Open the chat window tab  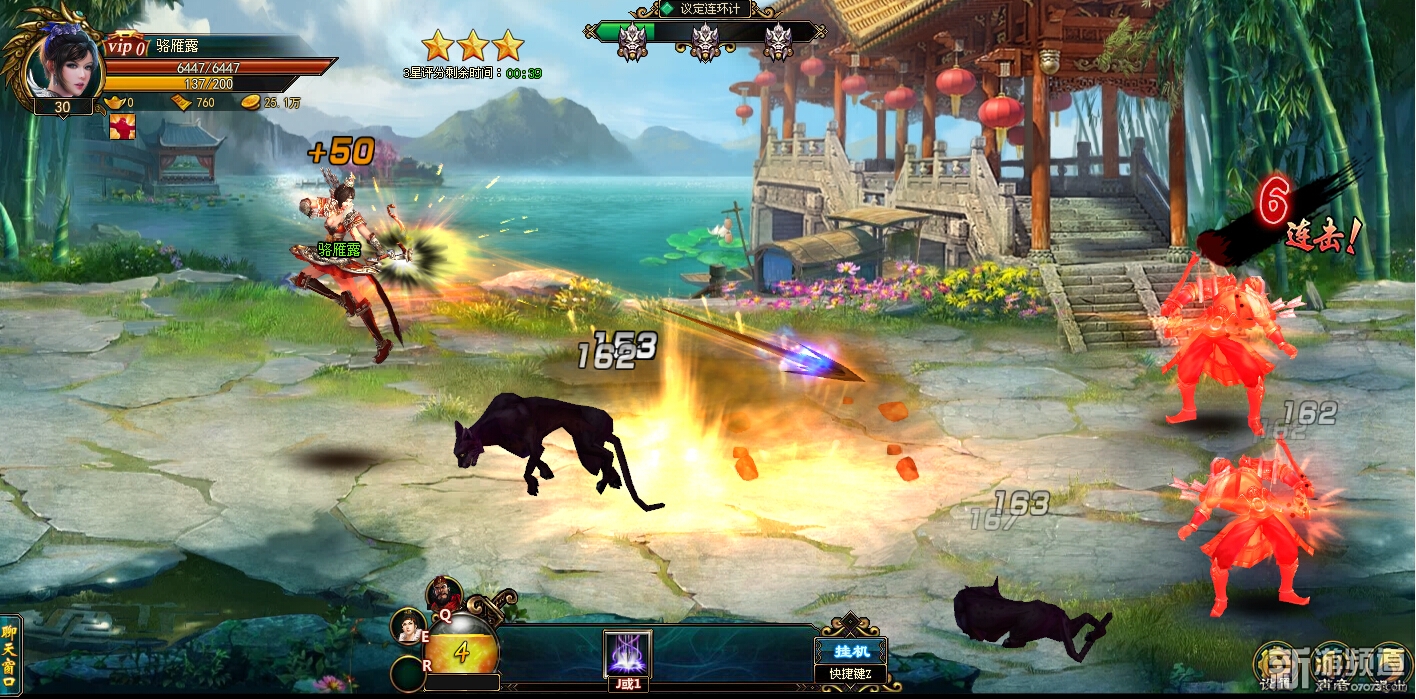coord(9,651)
